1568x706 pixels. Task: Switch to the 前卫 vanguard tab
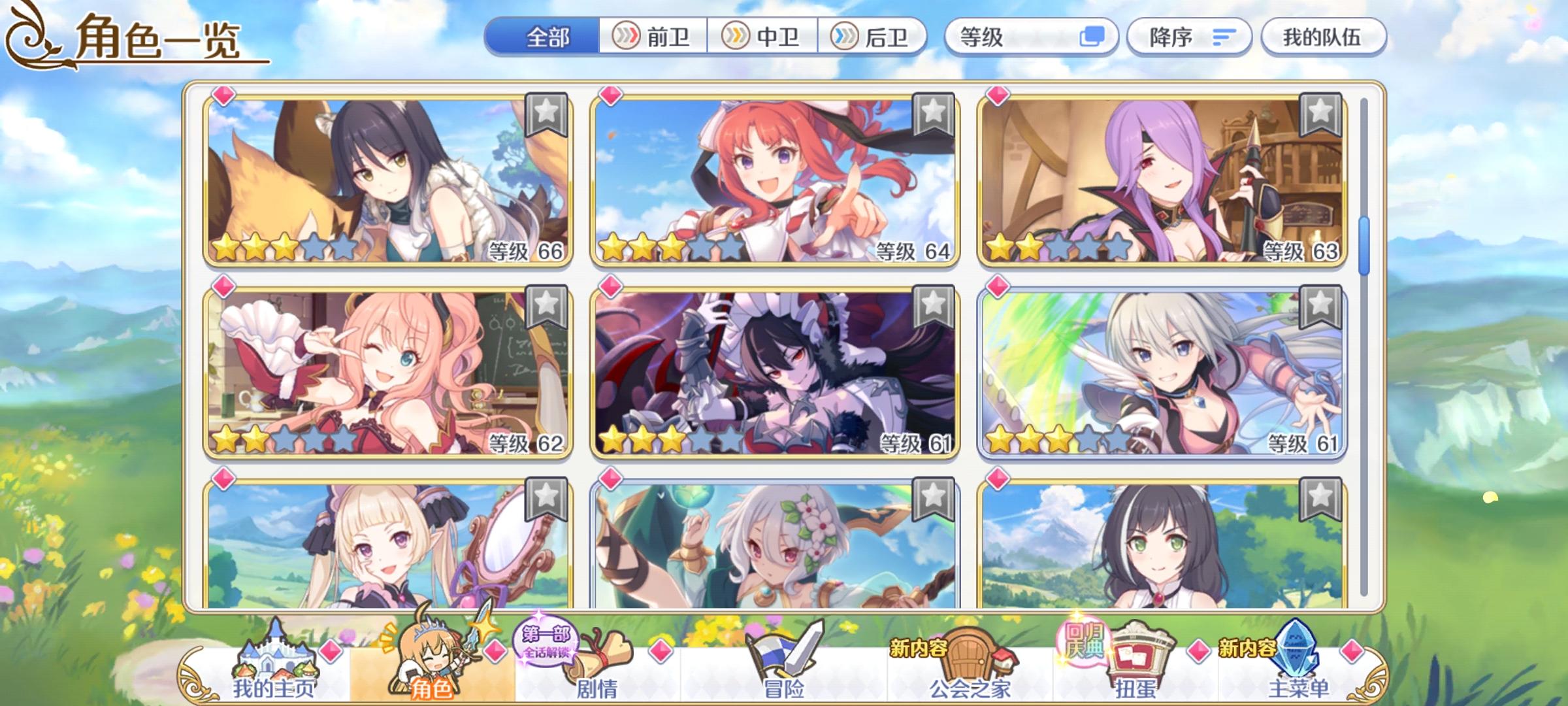[x=653, y=37]
